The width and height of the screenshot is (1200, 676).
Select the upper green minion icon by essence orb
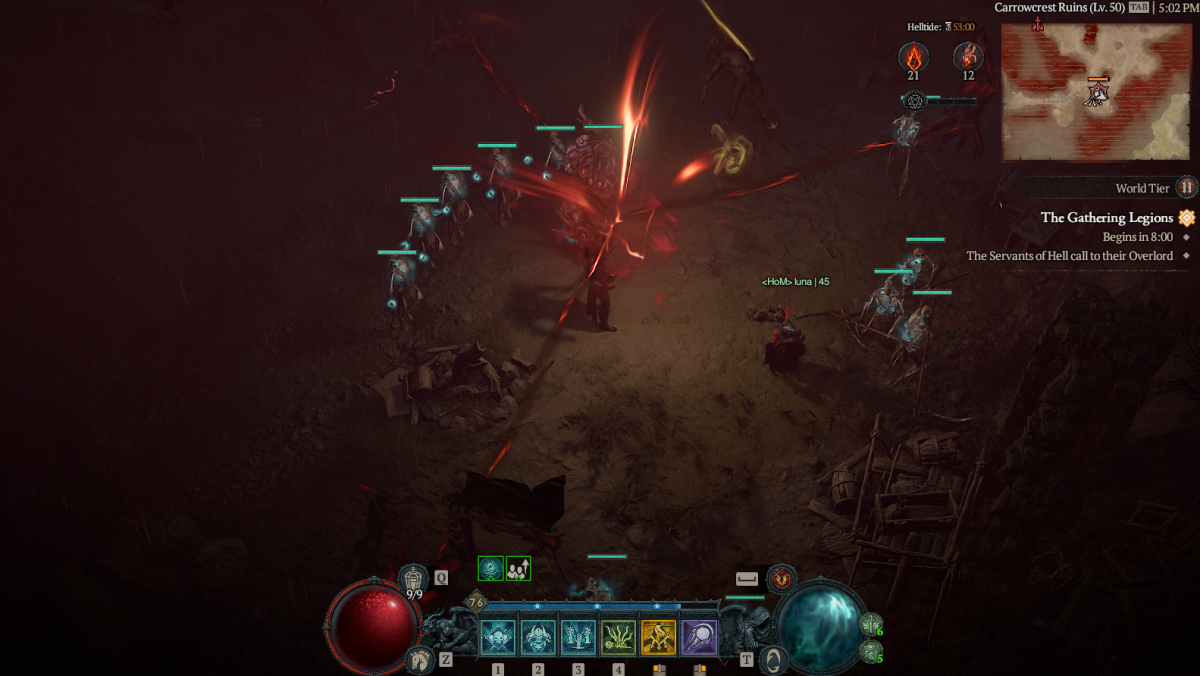pyautogui.click(x=870, y=624)
